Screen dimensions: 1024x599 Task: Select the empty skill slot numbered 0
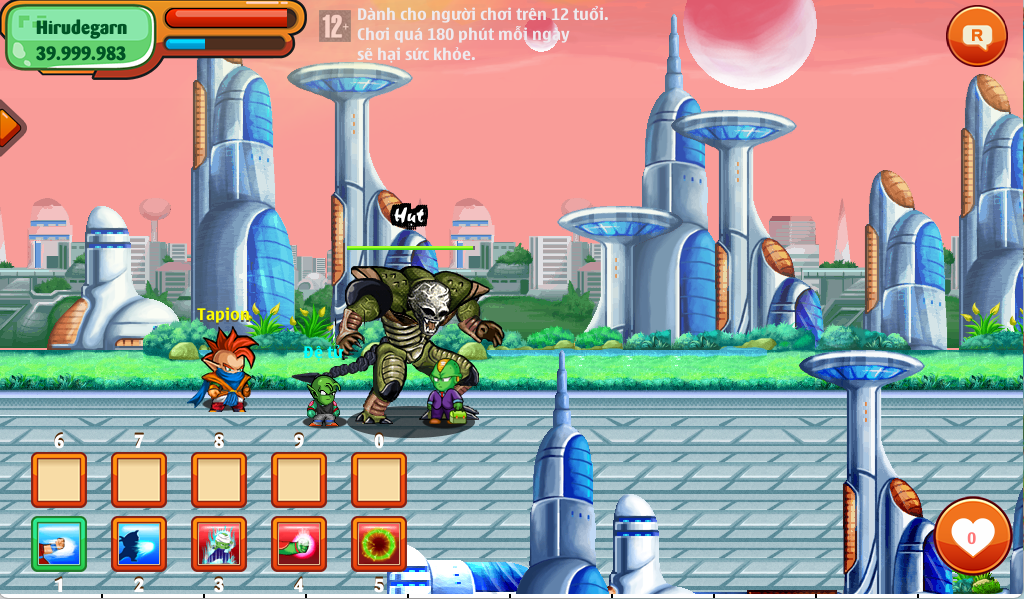click(379, 480)
